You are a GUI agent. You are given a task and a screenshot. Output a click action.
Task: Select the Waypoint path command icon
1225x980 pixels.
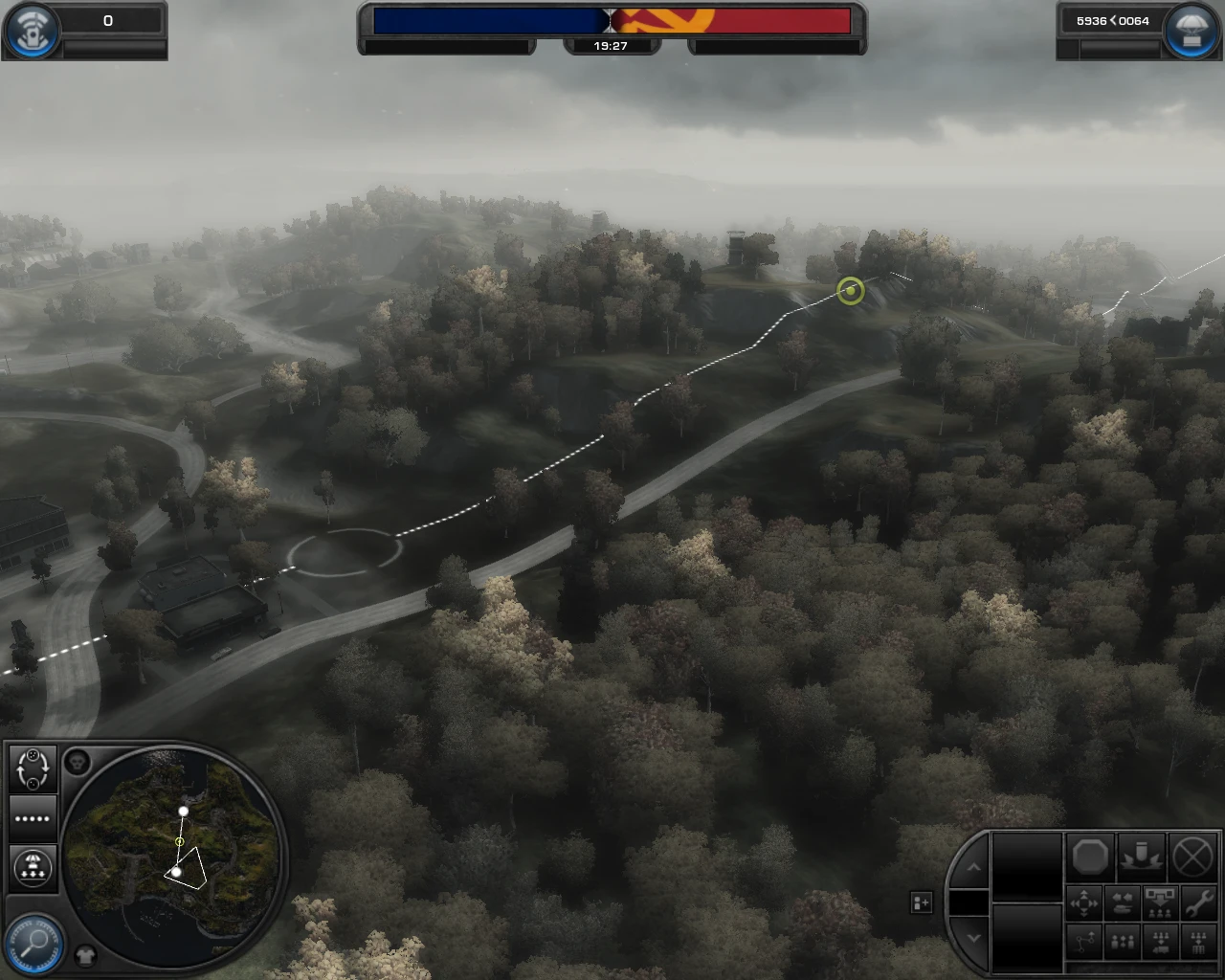click(1084, 943)
